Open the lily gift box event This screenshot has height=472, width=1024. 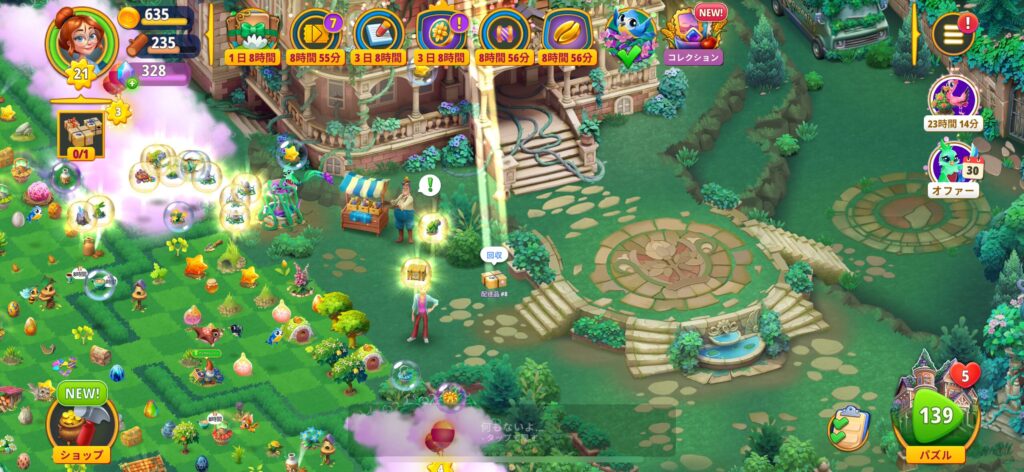(252, 32)
